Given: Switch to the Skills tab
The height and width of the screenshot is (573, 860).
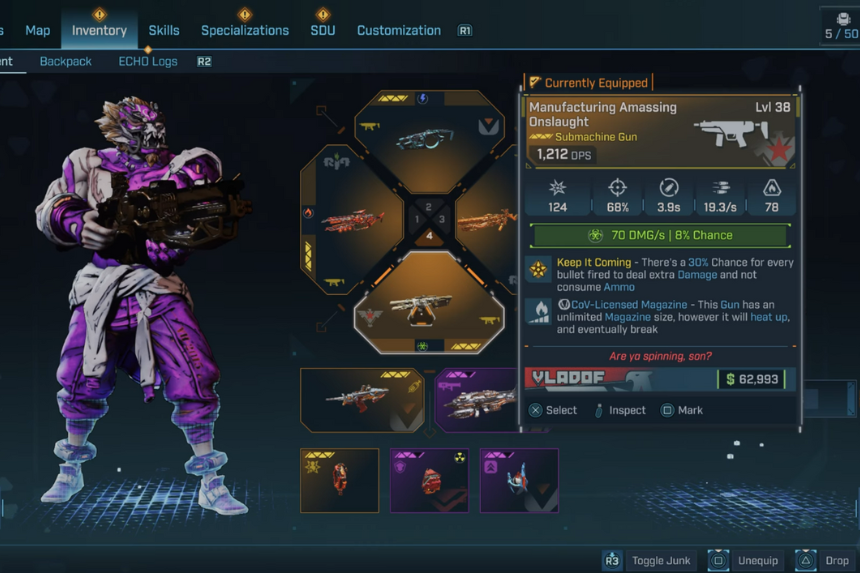Looking at the screenshot, I should [164, 30].
